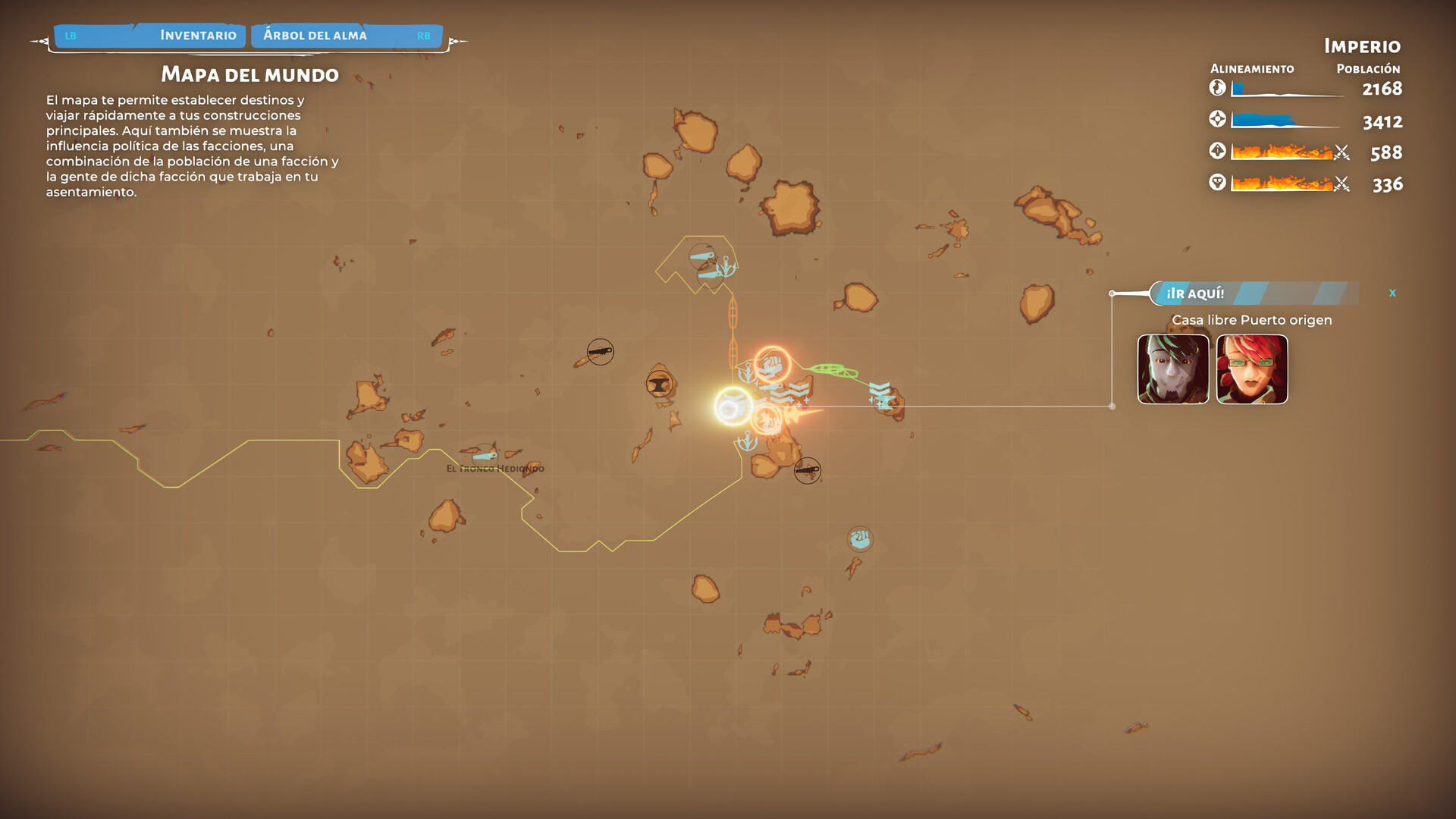Select the El Tronco Hediondo map location
The image size is (1456, 819).
pos(494,468)
